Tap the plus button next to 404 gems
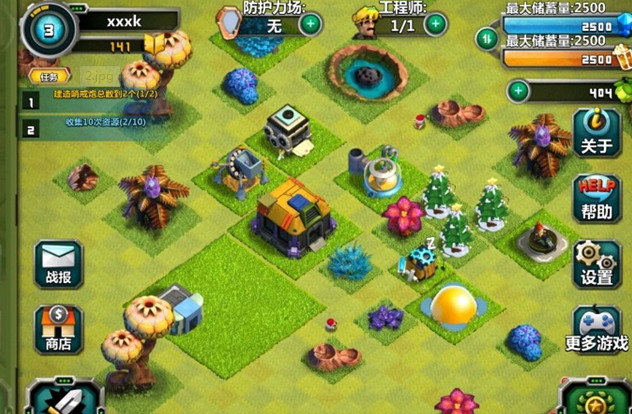 tap(518, 92)
